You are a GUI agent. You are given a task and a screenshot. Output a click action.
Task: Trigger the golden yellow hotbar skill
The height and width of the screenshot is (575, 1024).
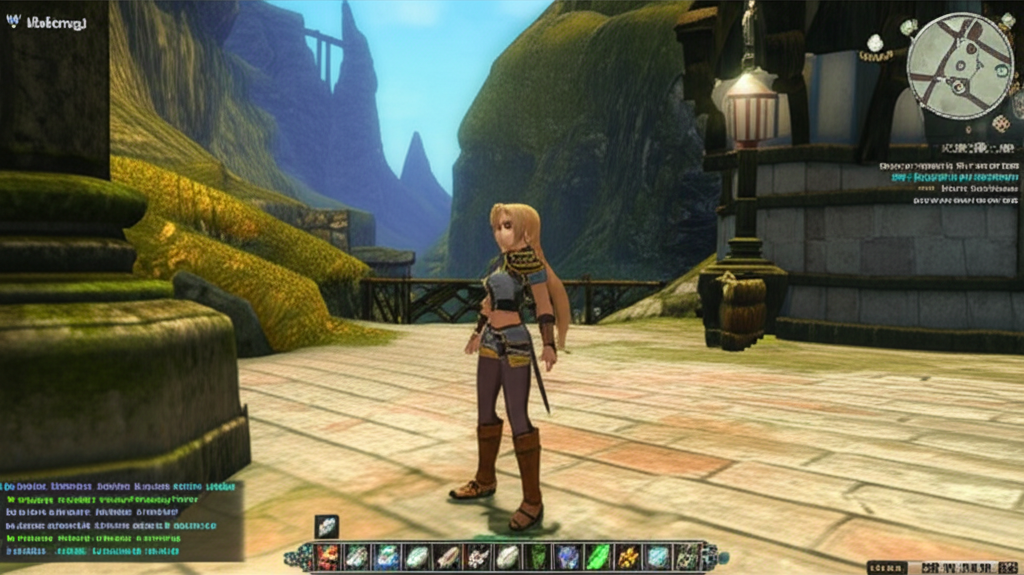pos(627,557)
